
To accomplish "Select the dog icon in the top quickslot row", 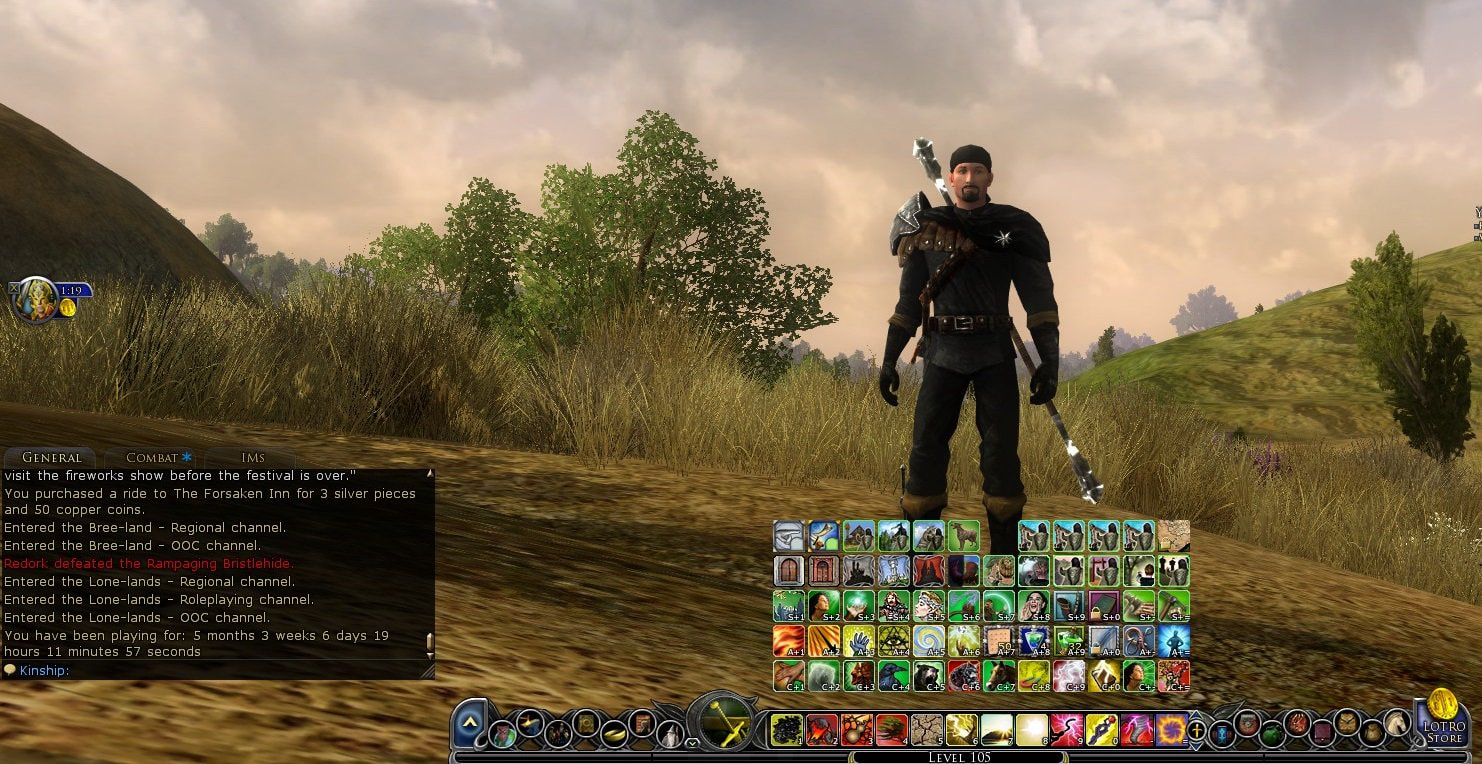I will tap(963, 535).
